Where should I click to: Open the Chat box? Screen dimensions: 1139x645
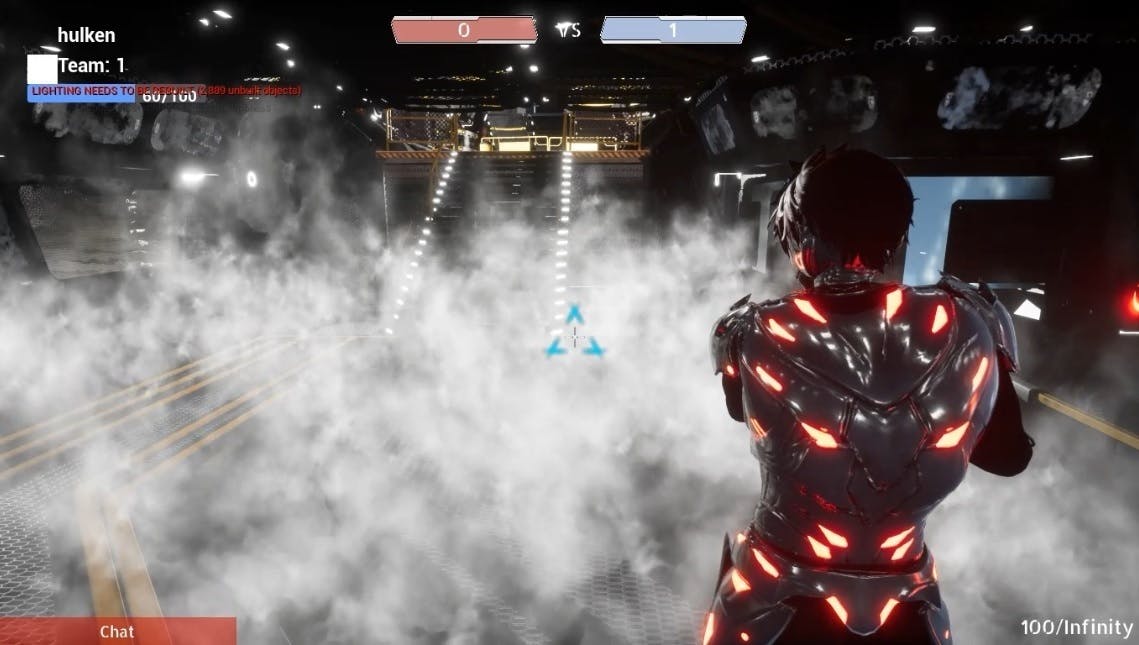[117, 631]
